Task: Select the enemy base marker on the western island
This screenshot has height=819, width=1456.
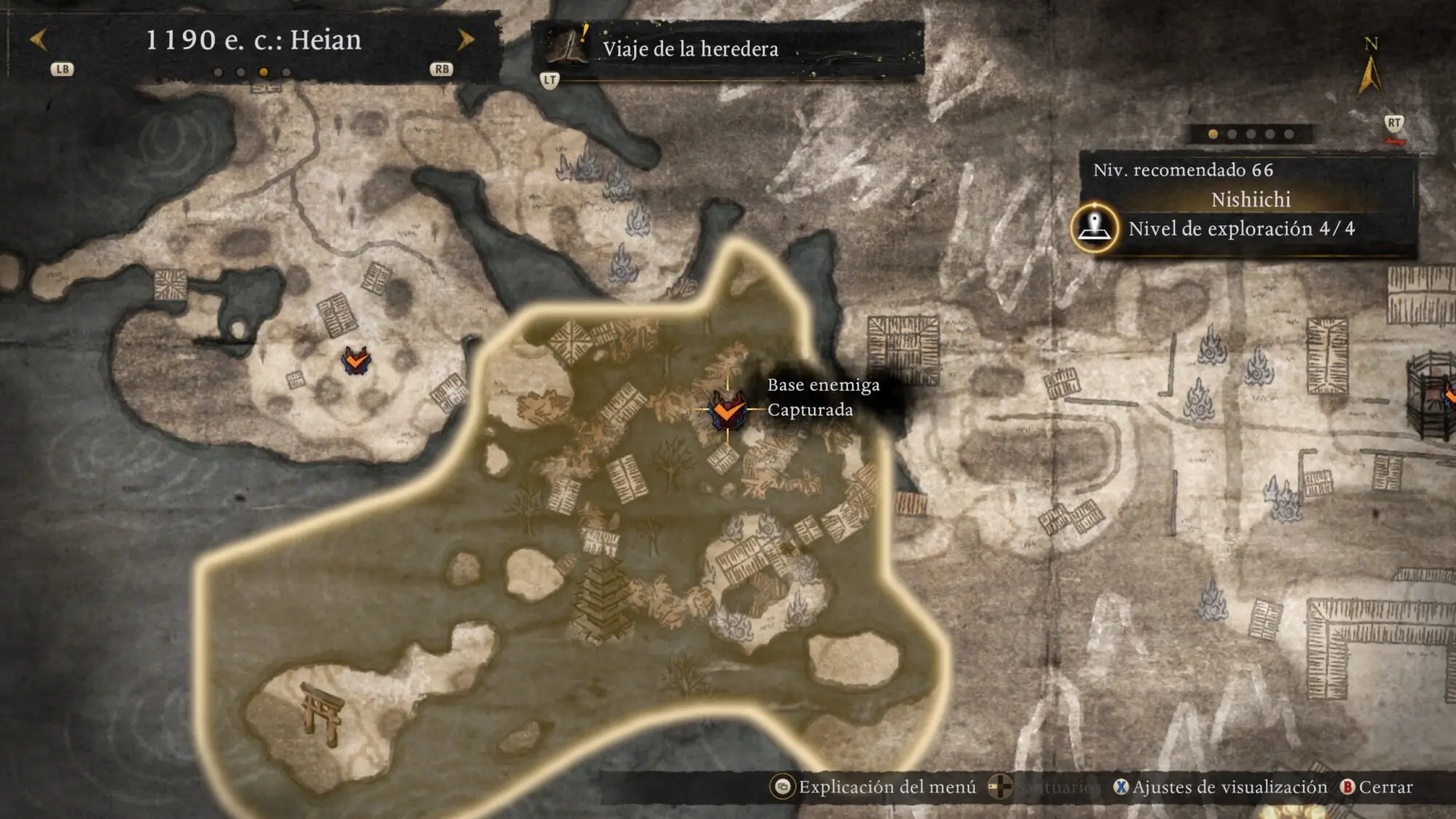Action: [x=356, y=360]
